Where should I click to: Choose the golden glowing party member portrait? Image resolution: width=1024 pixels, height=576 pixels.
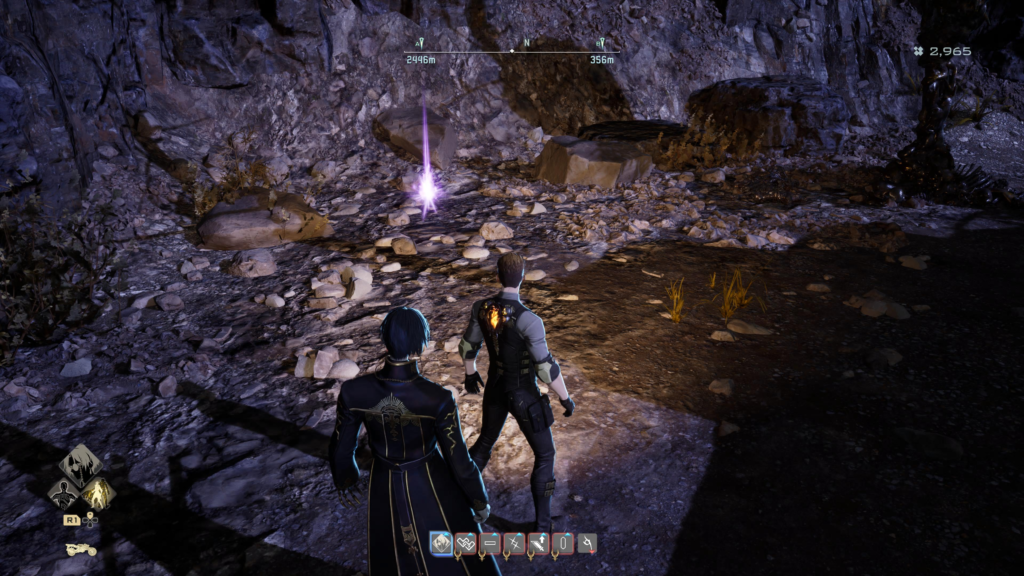(98, 492)
